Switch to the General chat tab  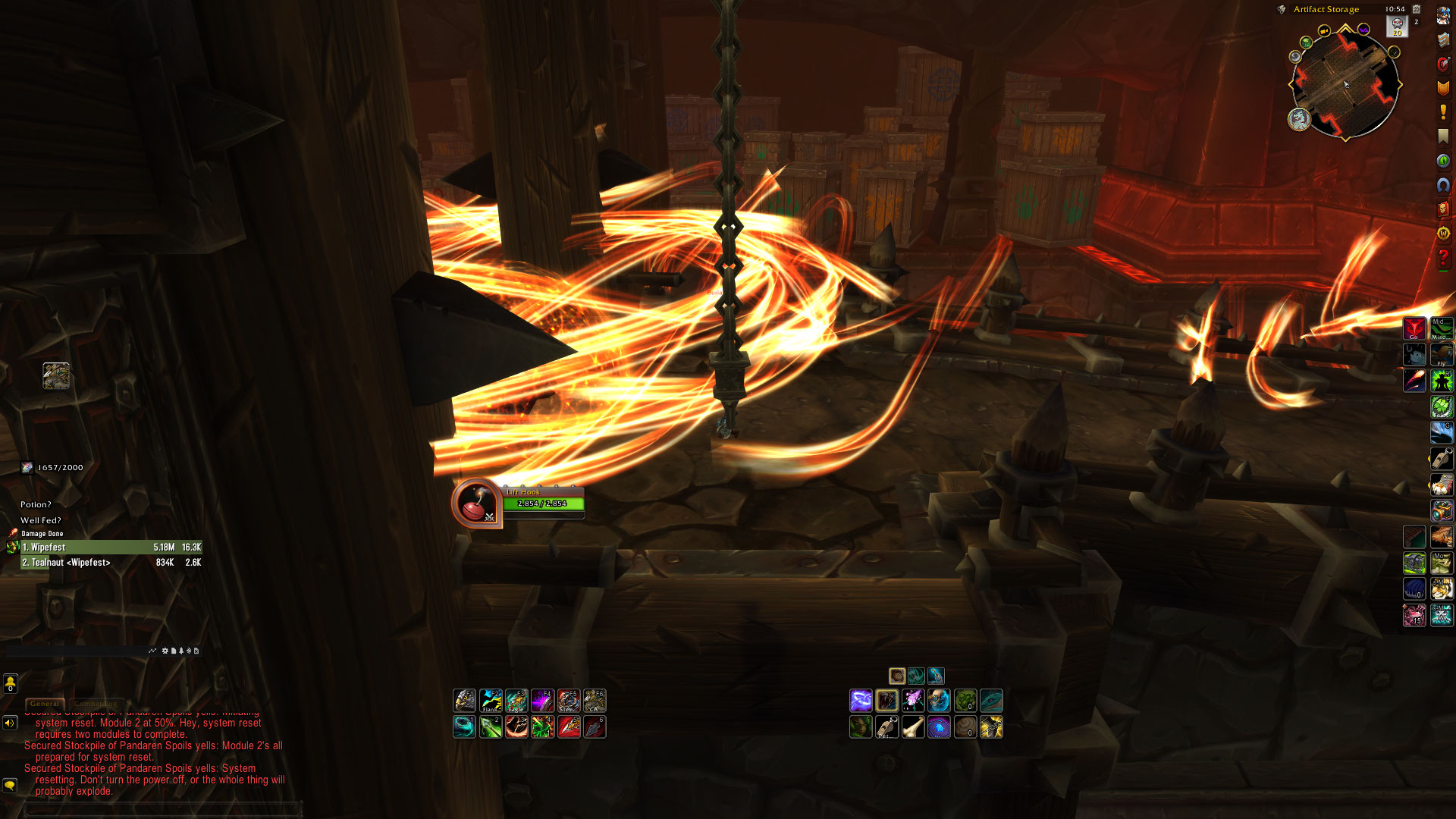coord(45,704)
